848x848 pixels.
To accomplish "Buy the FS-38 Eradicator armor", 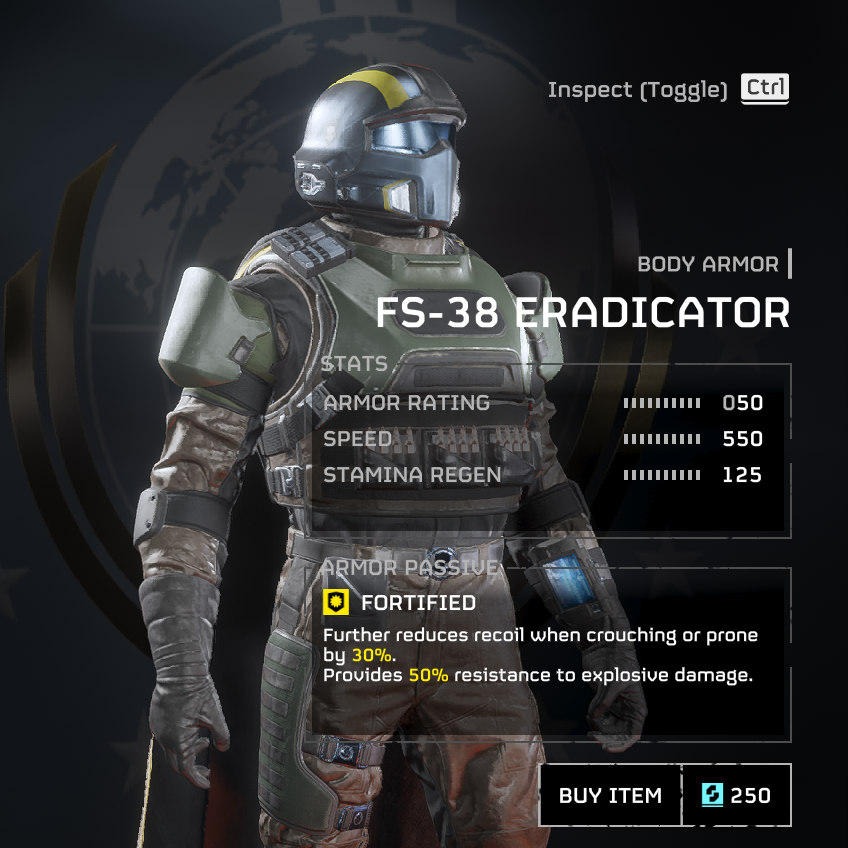I will (x=610, y=795).
